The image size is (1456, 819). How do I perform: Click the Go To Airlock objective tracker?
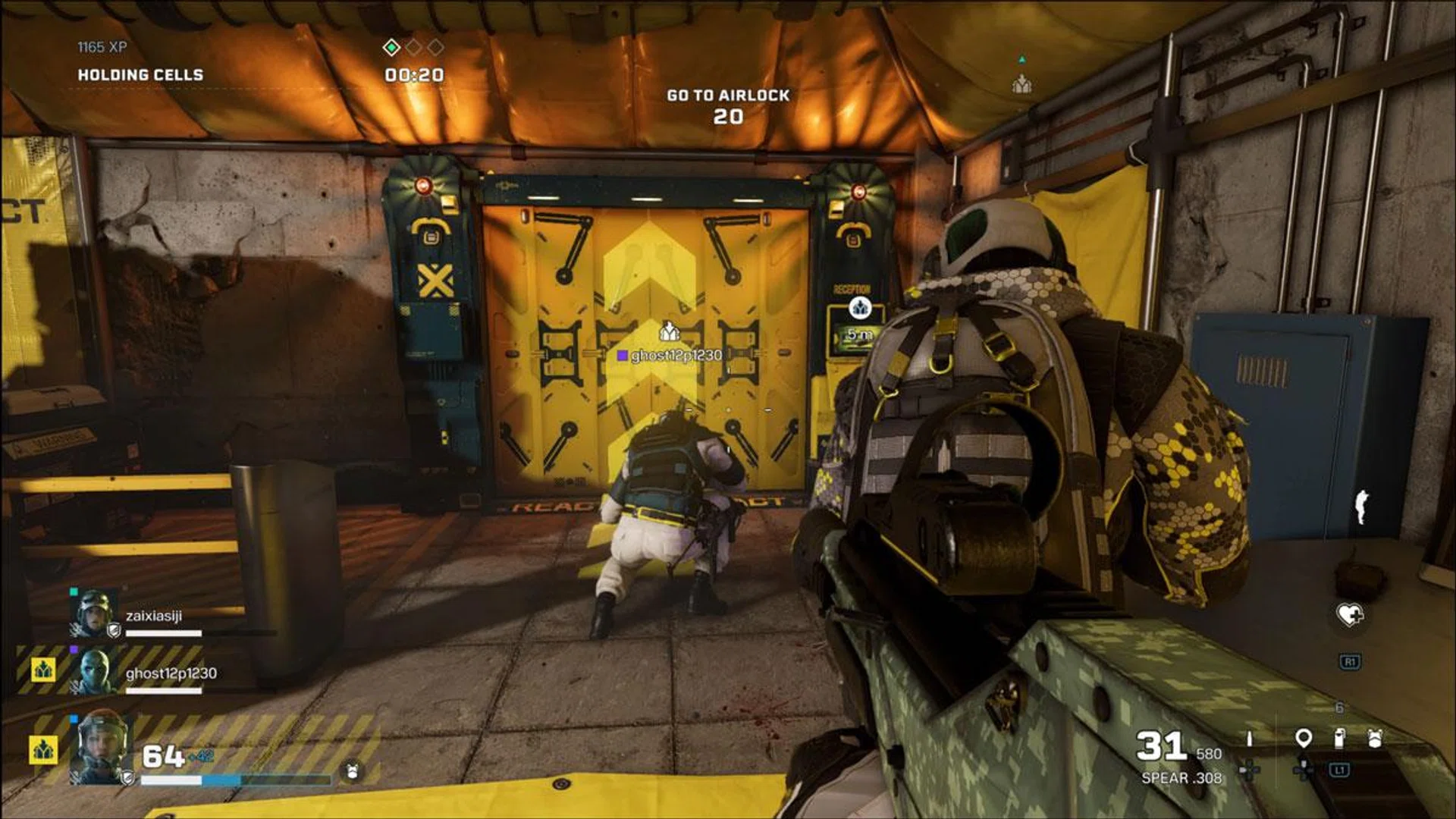[728, 105]
